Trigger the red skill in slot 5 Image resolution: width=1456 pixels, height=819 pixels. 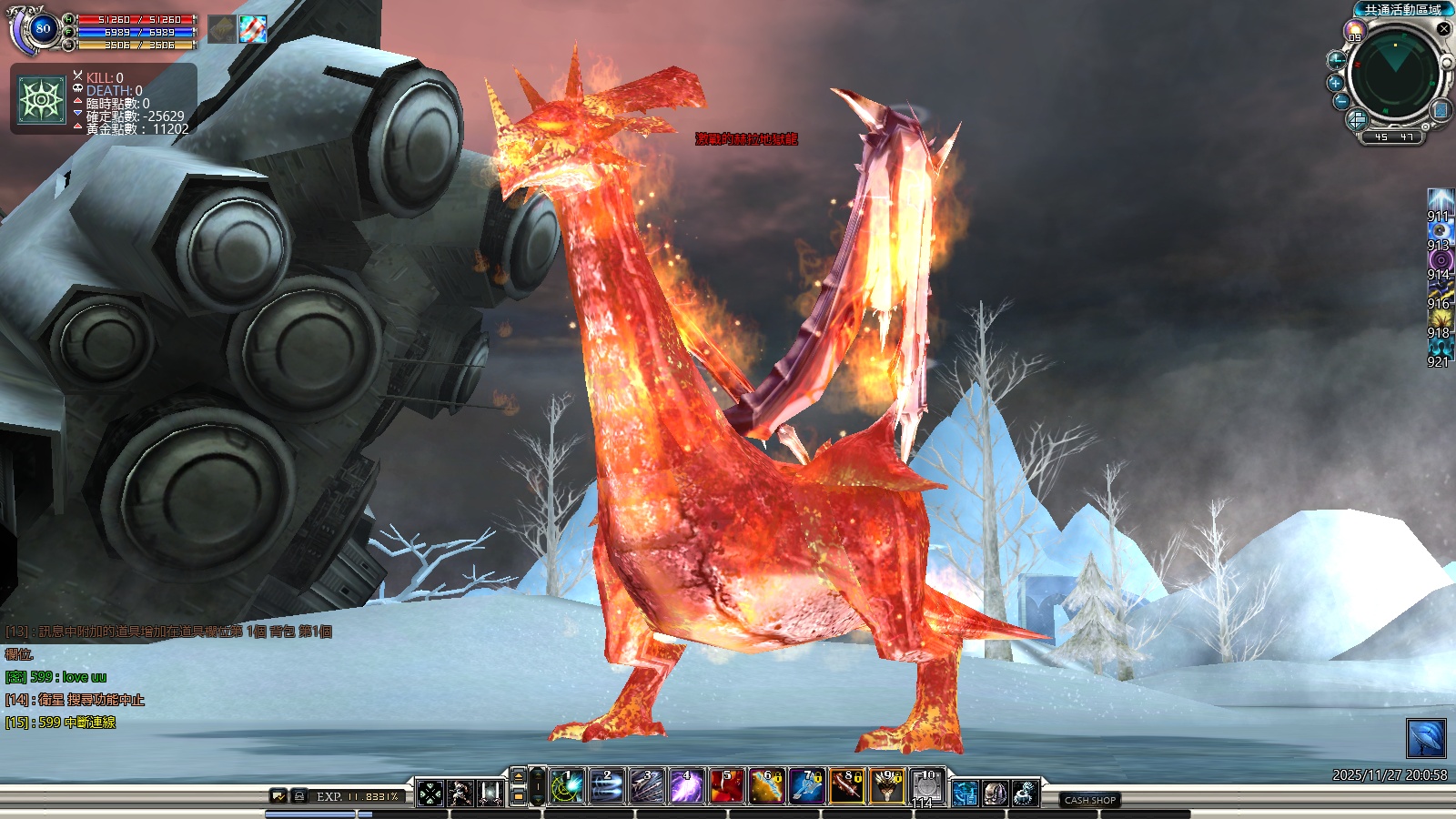tap(726, 787)
